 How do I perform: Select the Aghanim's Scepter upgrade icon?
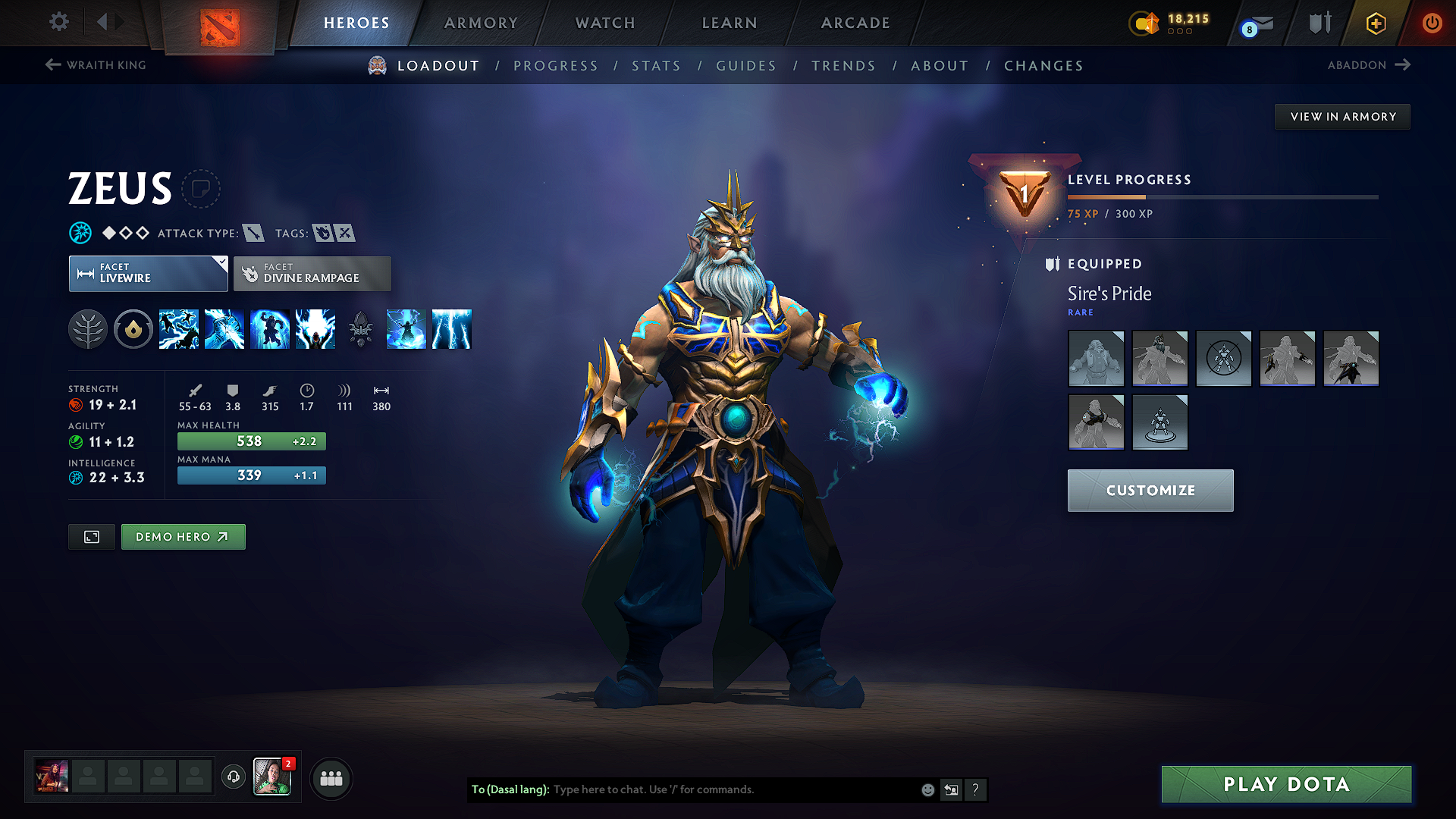pos(361,328)
